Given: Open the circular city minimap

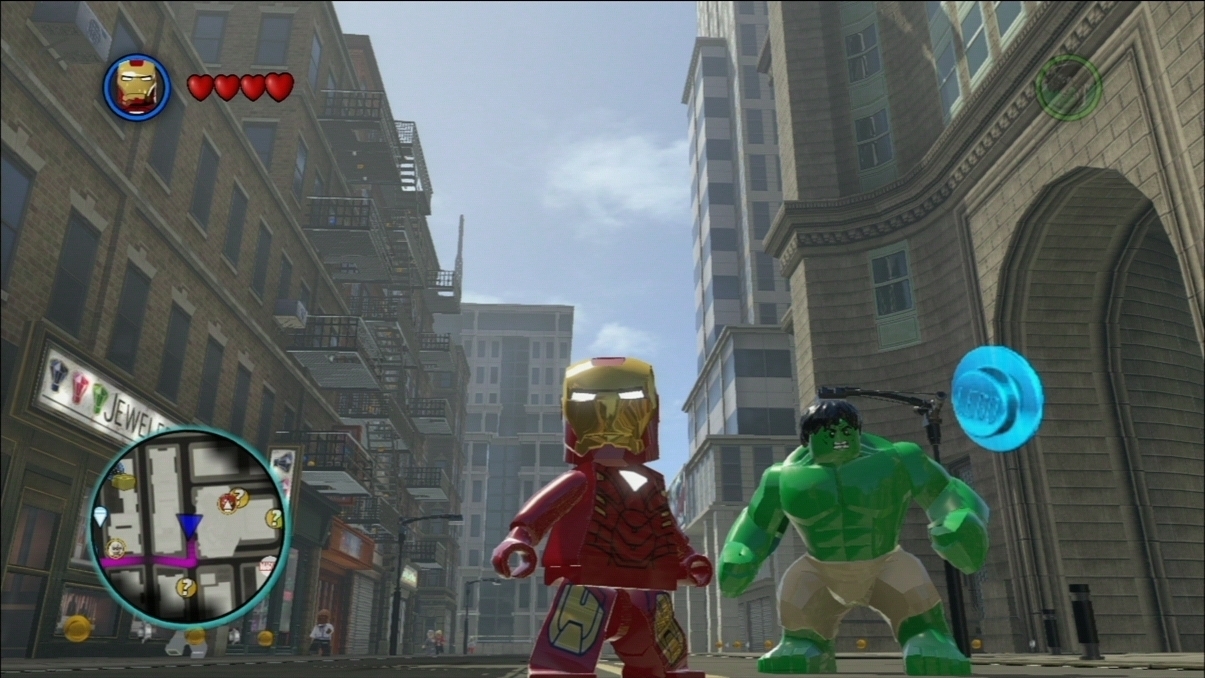Looking at the screenshot, I should 188,527.
